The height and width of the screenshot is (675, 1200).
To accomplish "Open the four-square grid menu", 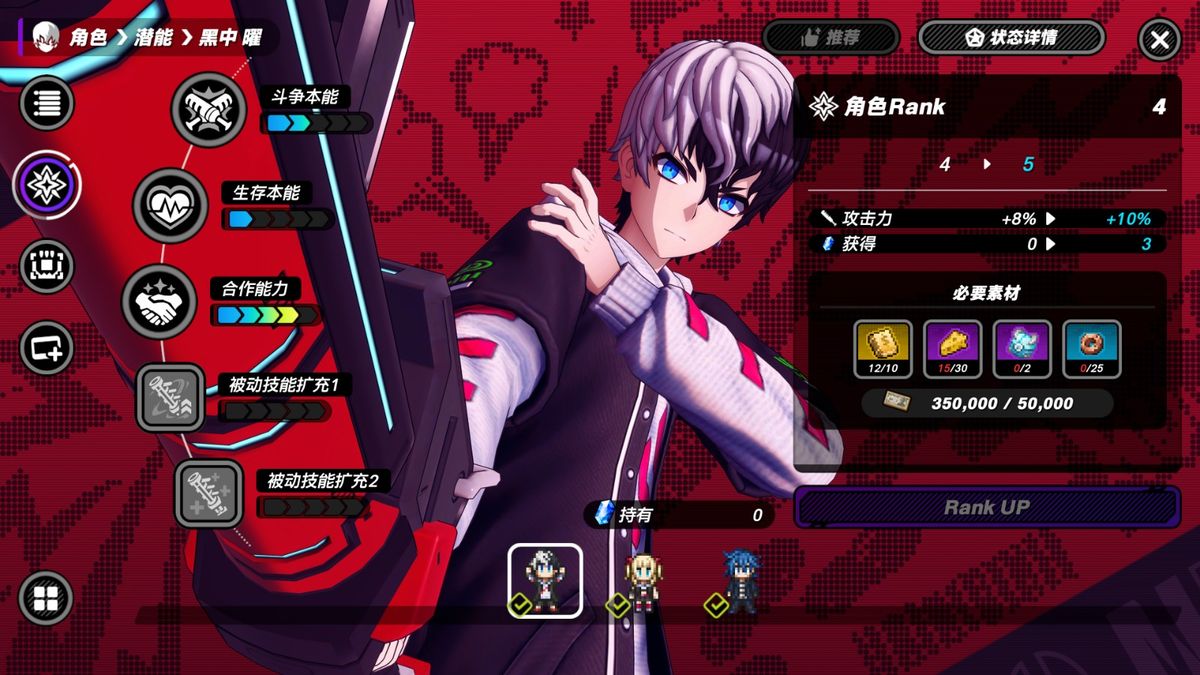I will [46, 598].
